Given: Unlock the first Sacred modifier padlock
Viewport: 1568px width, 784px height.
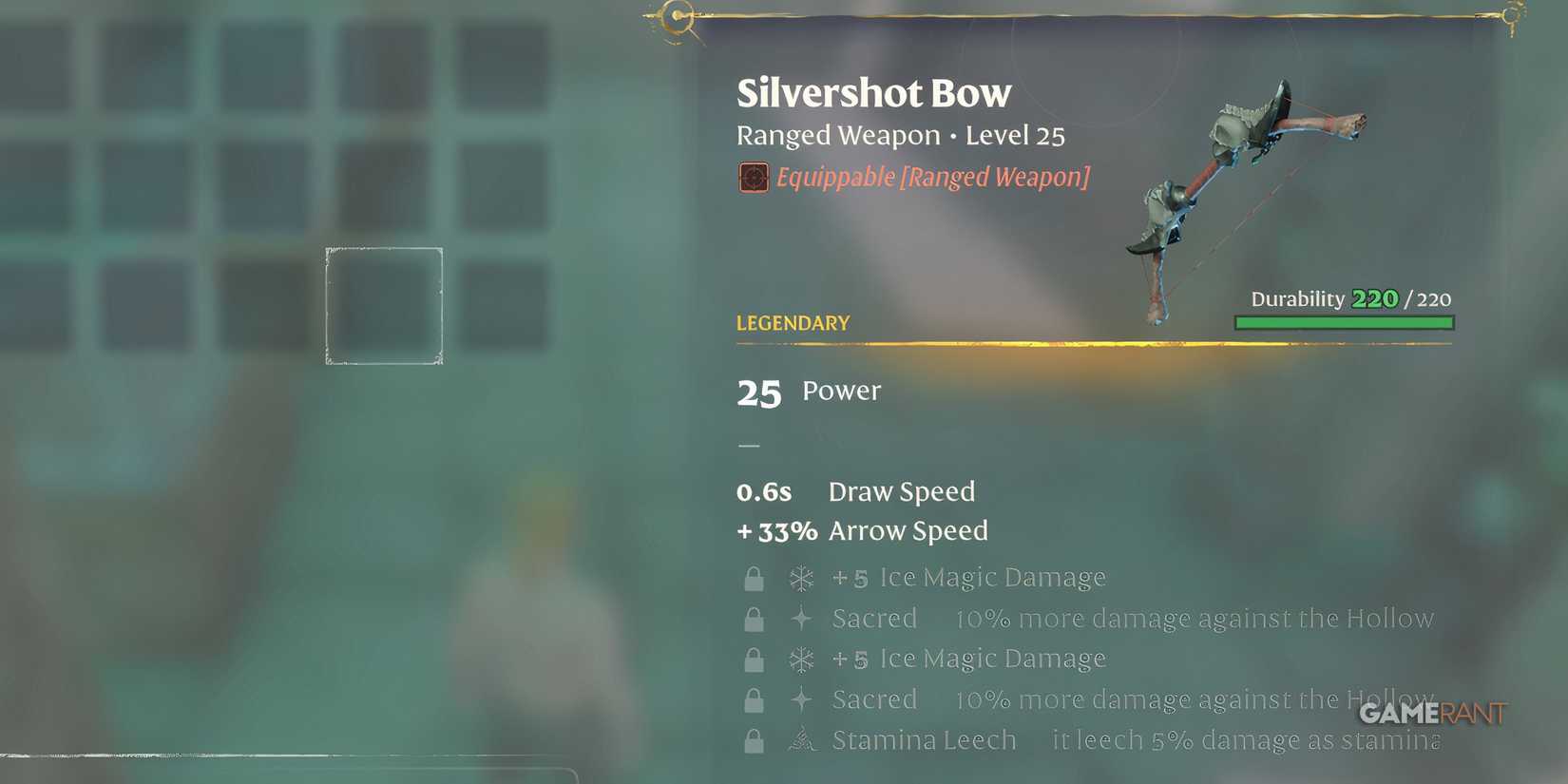Looking at the screenshot, I should (x=755, y=619).
